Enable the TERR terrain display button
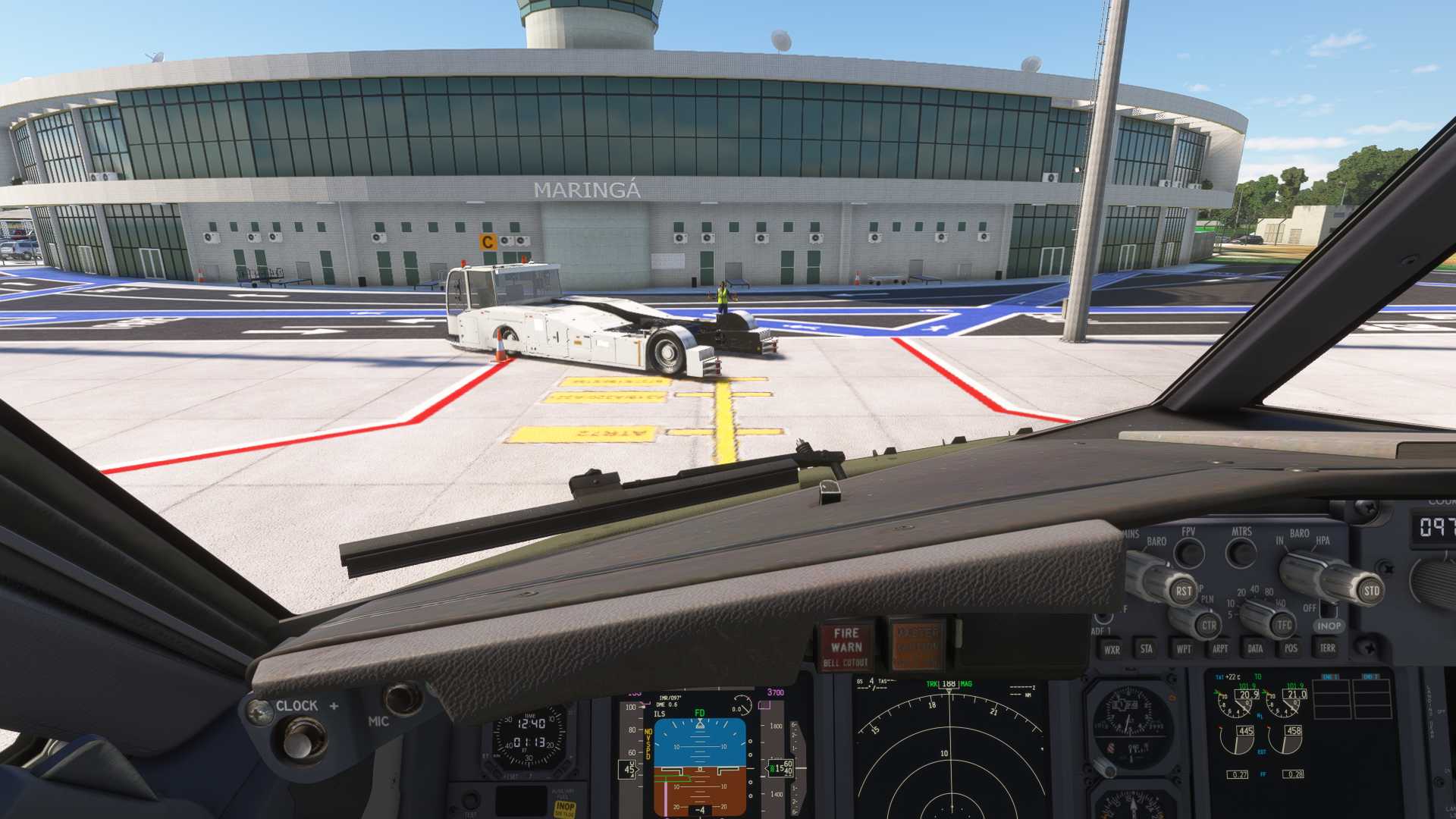Screen dimensions: 1456x819 tap(1327, 648)
